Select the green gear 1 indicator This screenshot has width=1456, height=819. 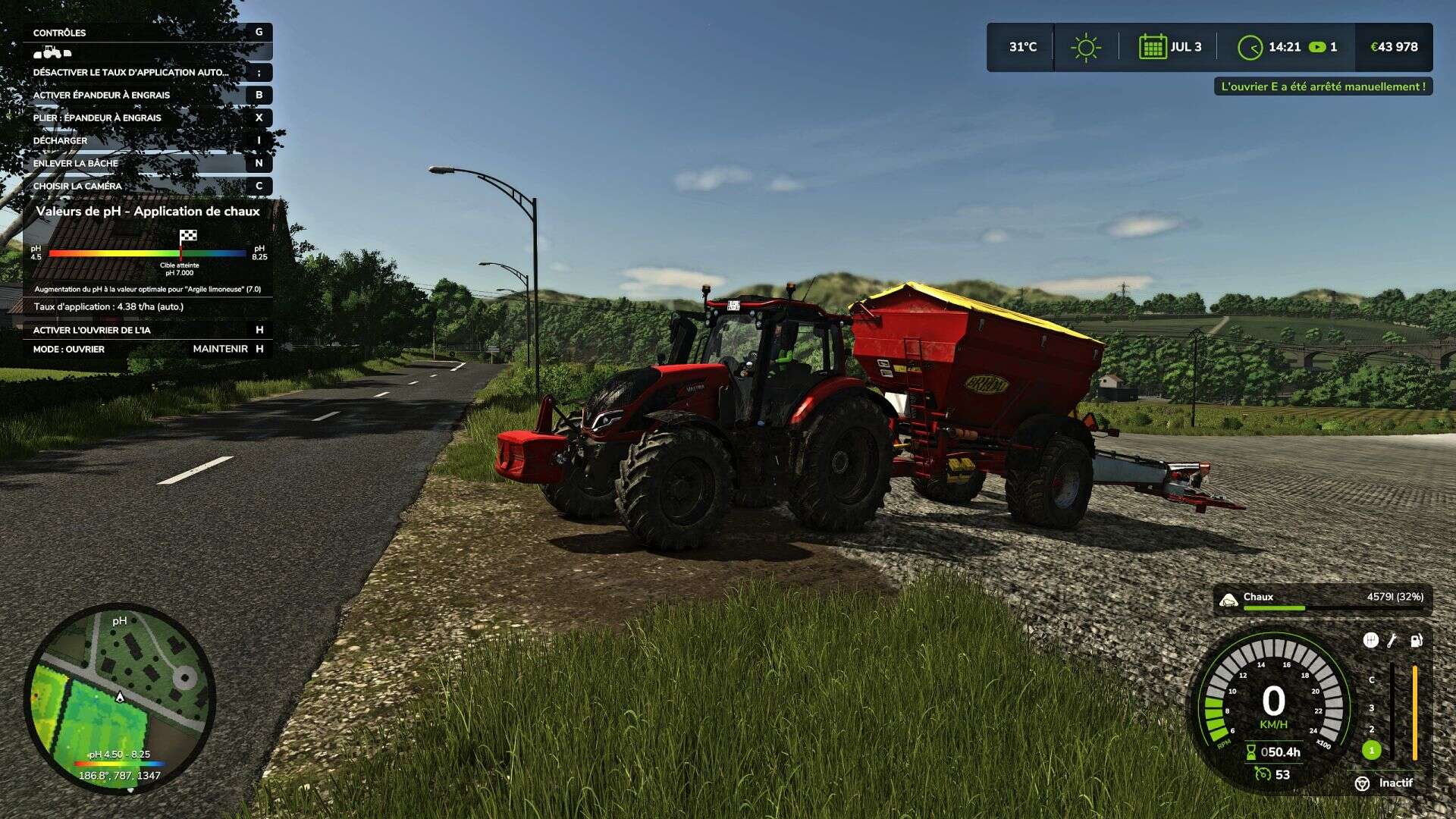[x=1371, y=750]
